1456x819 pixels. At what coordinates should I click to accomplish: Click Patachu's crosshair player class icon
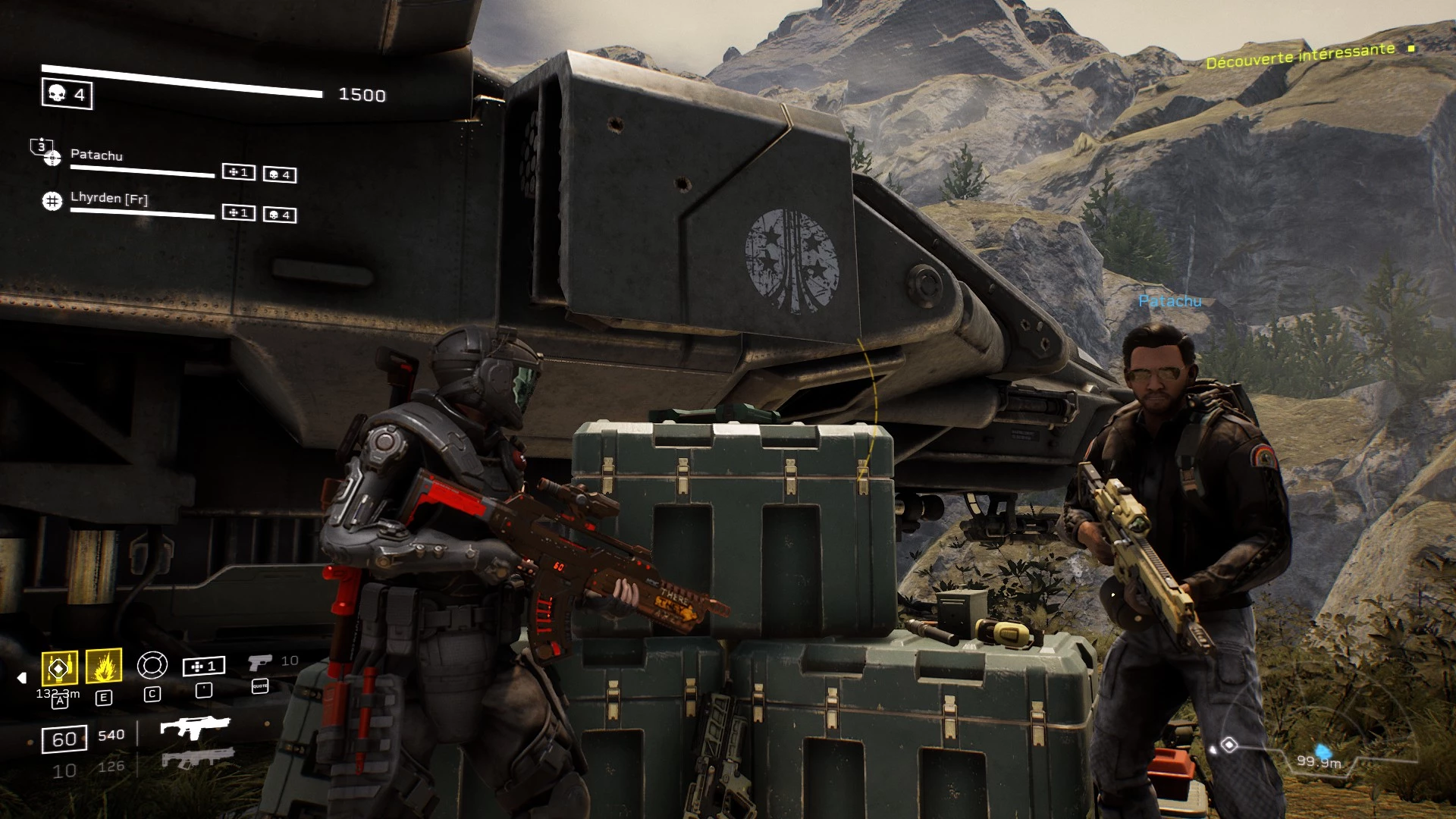(53, 158)
